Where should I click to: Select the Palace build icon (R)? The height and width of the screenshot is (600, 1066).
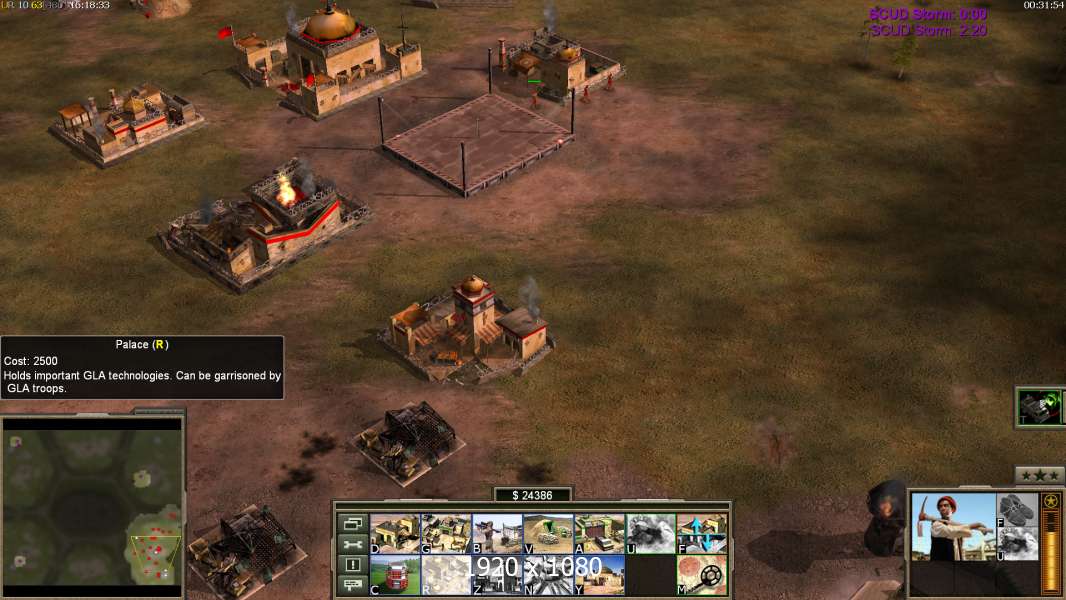445,575
